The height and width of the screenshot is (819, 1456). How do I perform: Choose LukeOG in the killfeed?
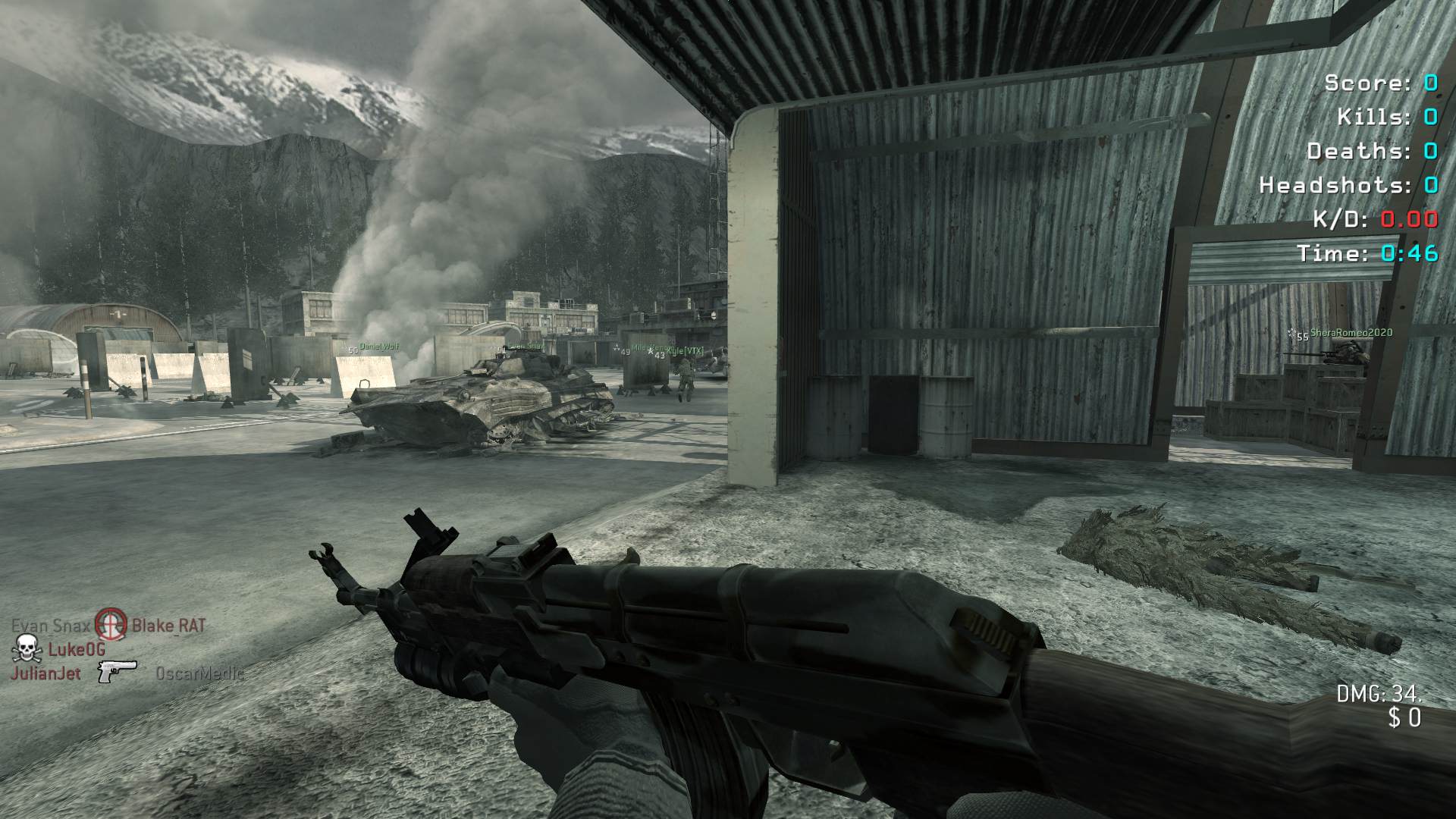[77, 650]
